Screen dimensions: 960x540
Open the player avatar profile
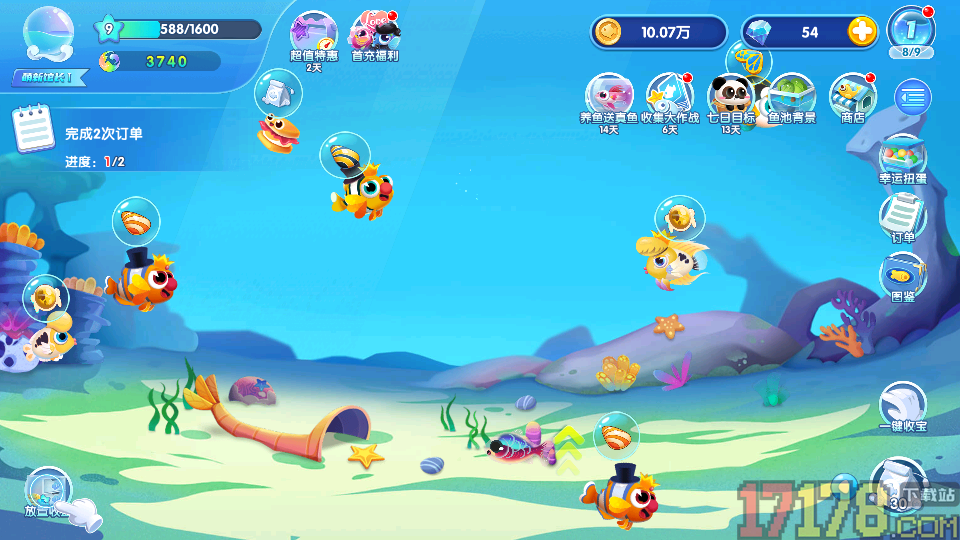[x=48, y=38]
